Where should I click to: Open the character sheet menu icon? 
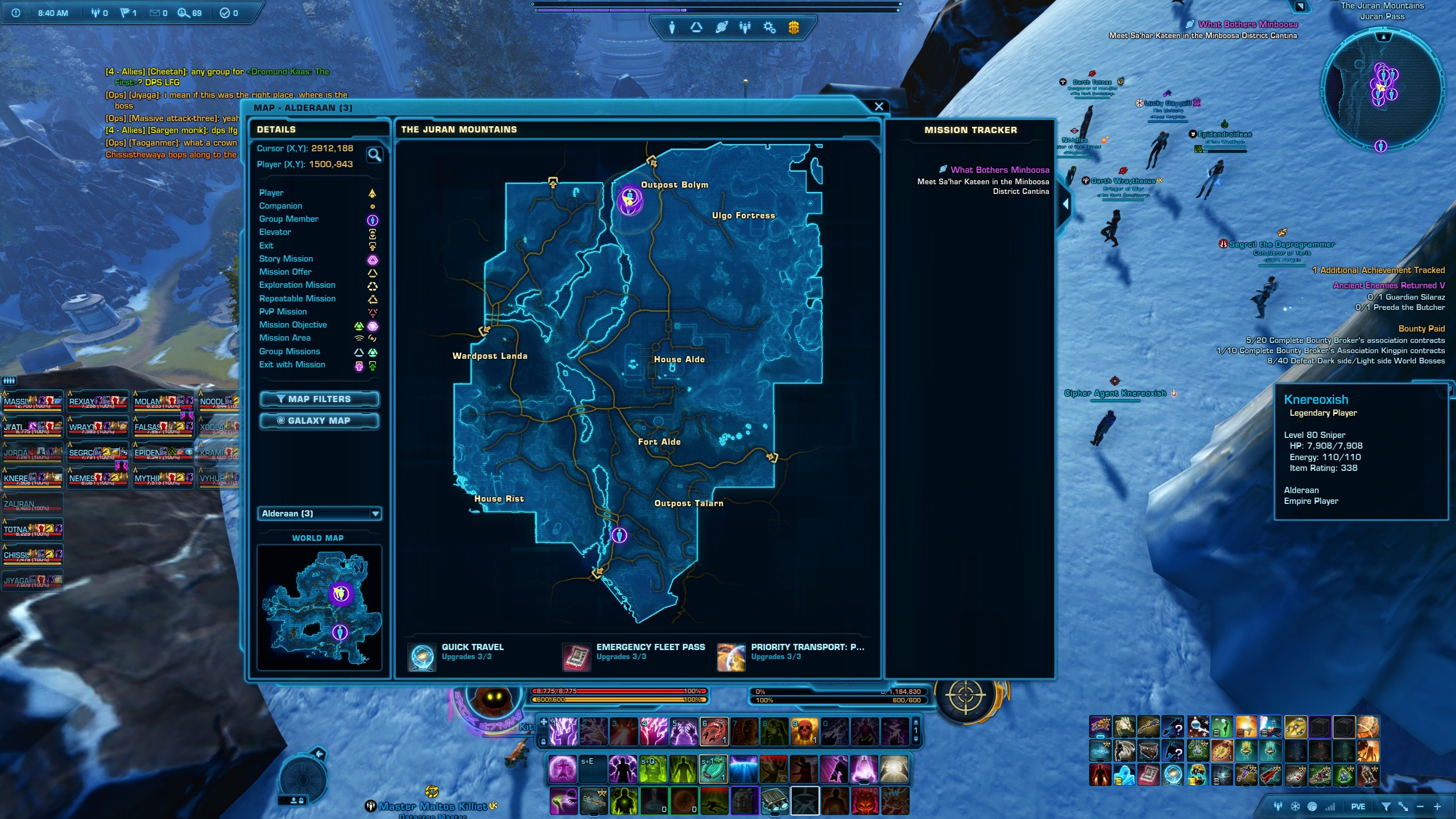[x=672, y=27]
